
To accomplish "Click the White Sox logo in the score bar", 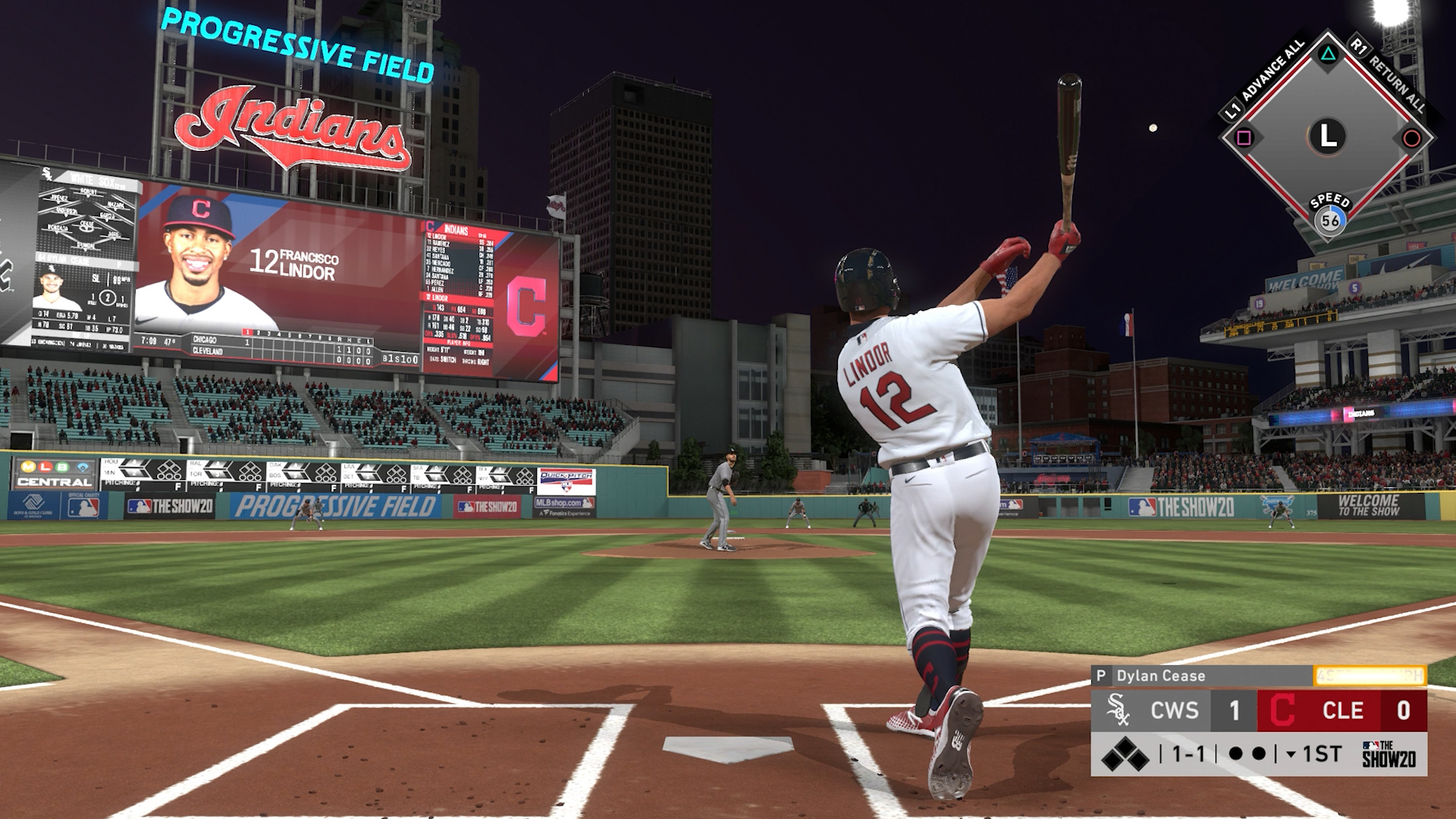I will [1120, 711].
